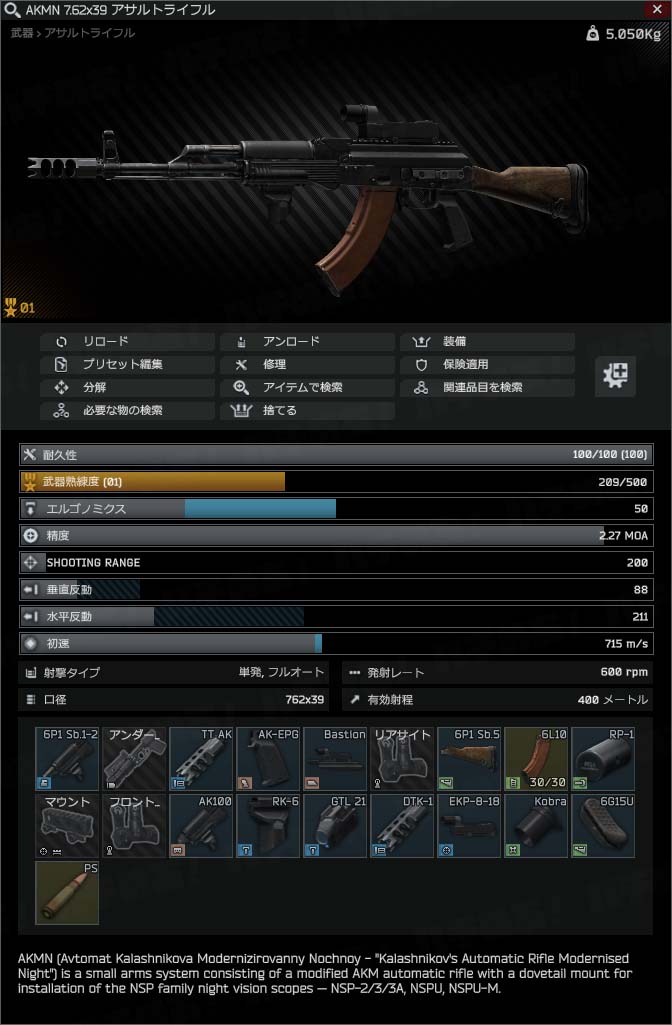Image resolution: width=672 pixels, height=1025 pixels.
Task: Select the PS ammo cartridge slot
Action: click(x=67, y=892)
